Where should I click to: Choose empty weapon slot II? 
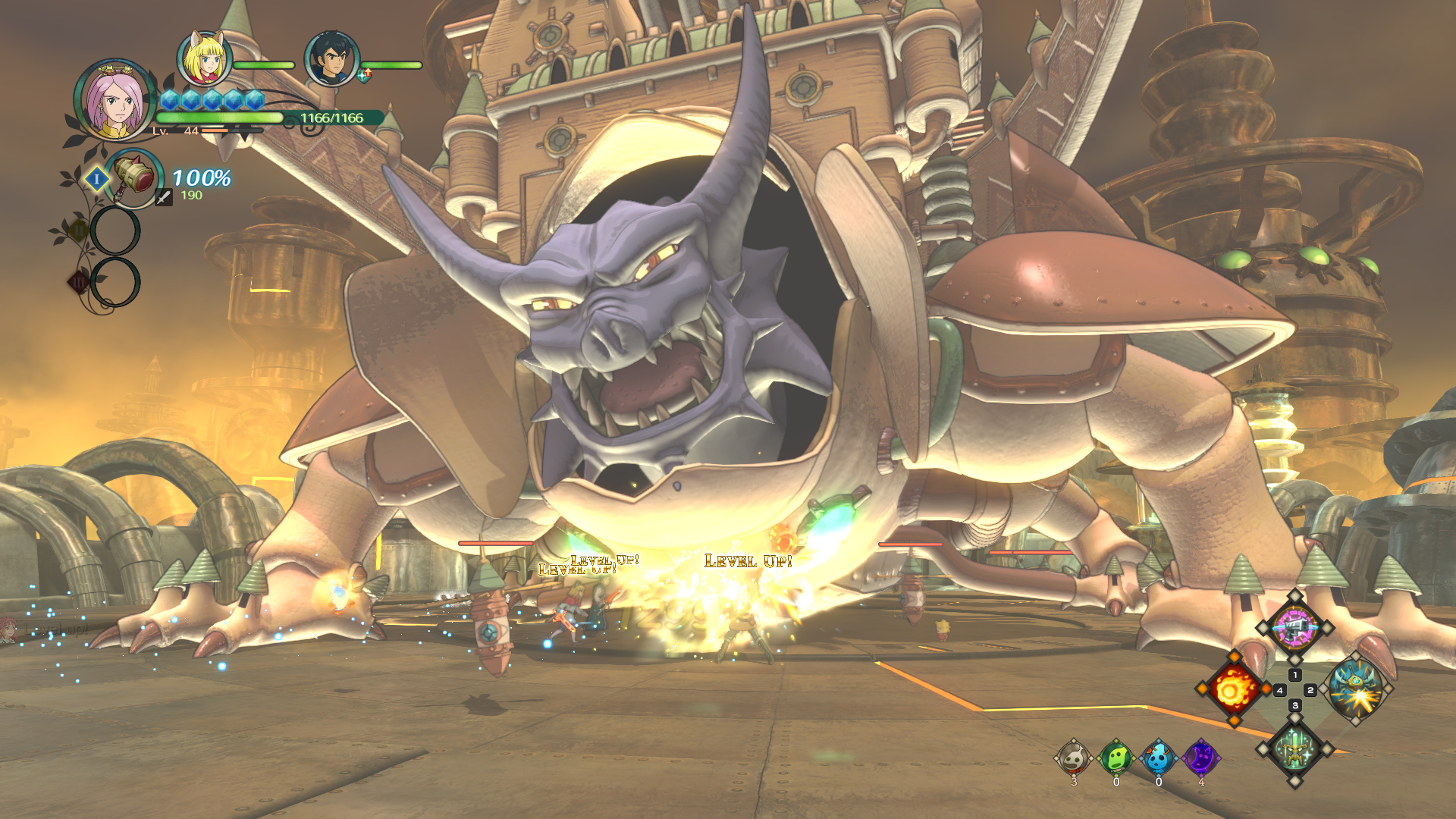tap(115, 230)
